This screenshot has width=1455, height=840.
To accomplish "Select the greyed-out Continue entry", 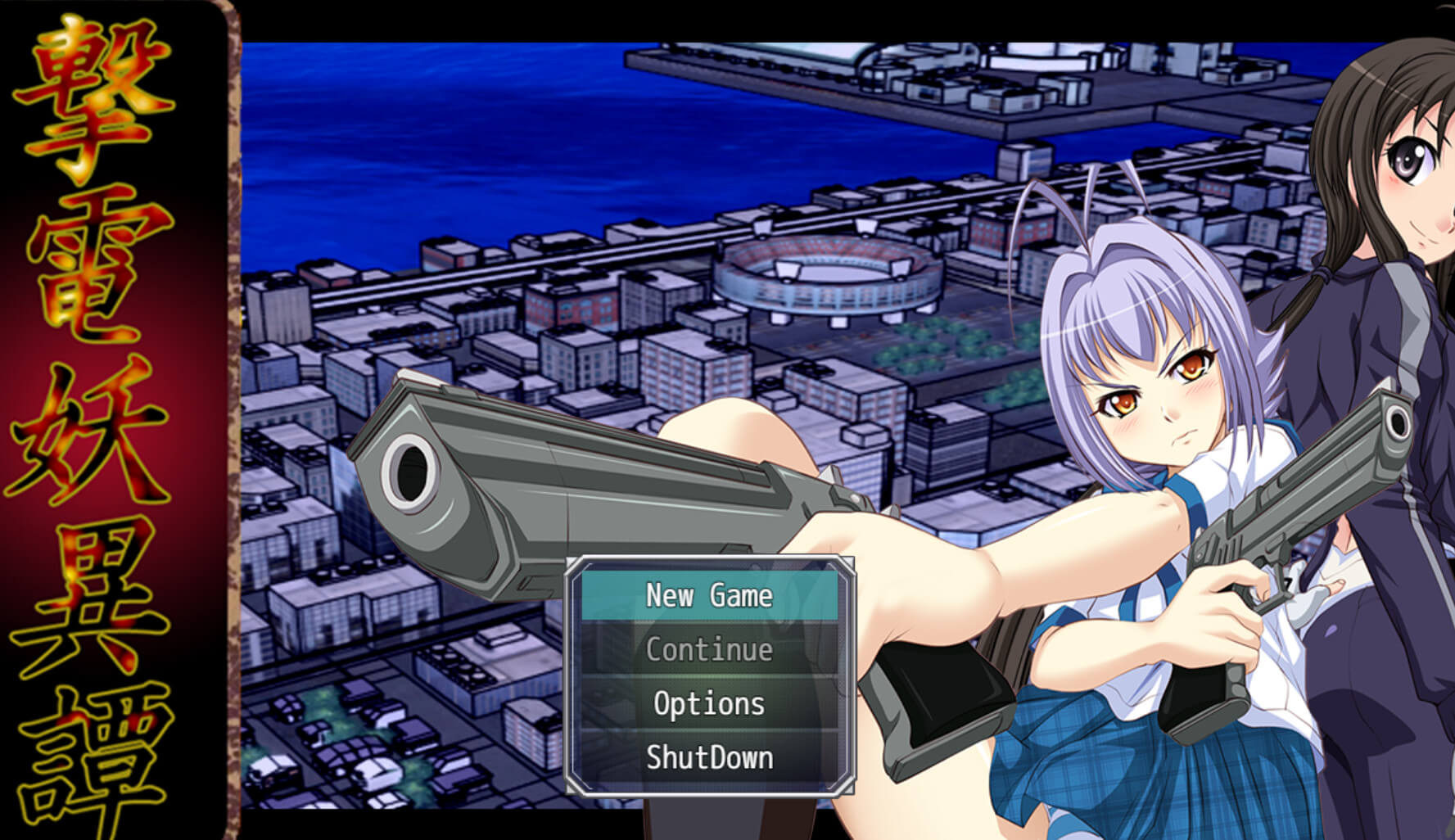I will coord(709,650).
